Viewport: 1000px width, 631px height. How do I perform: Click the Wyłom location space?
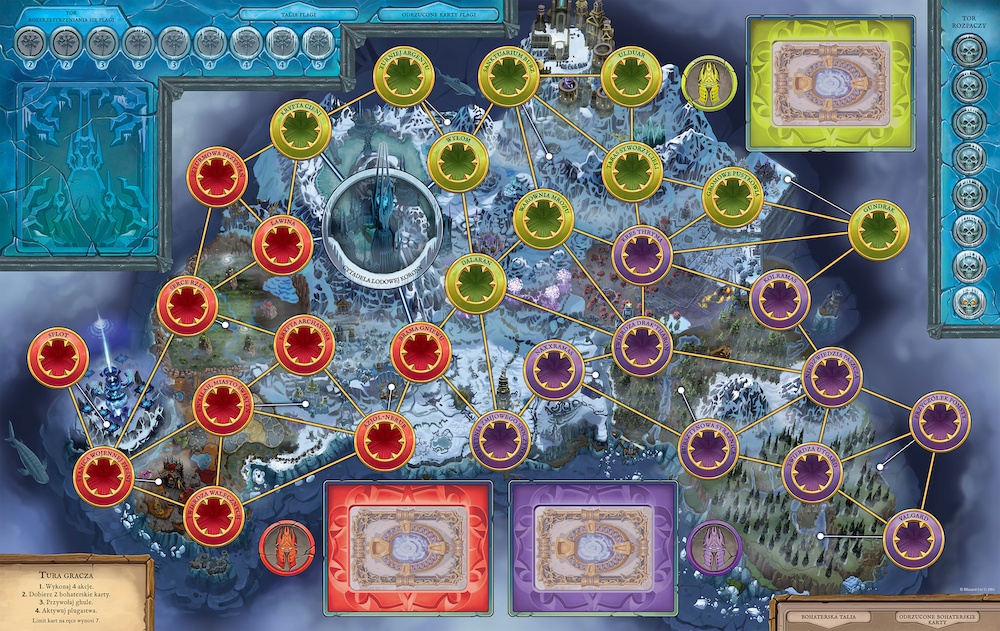[458, 162]
